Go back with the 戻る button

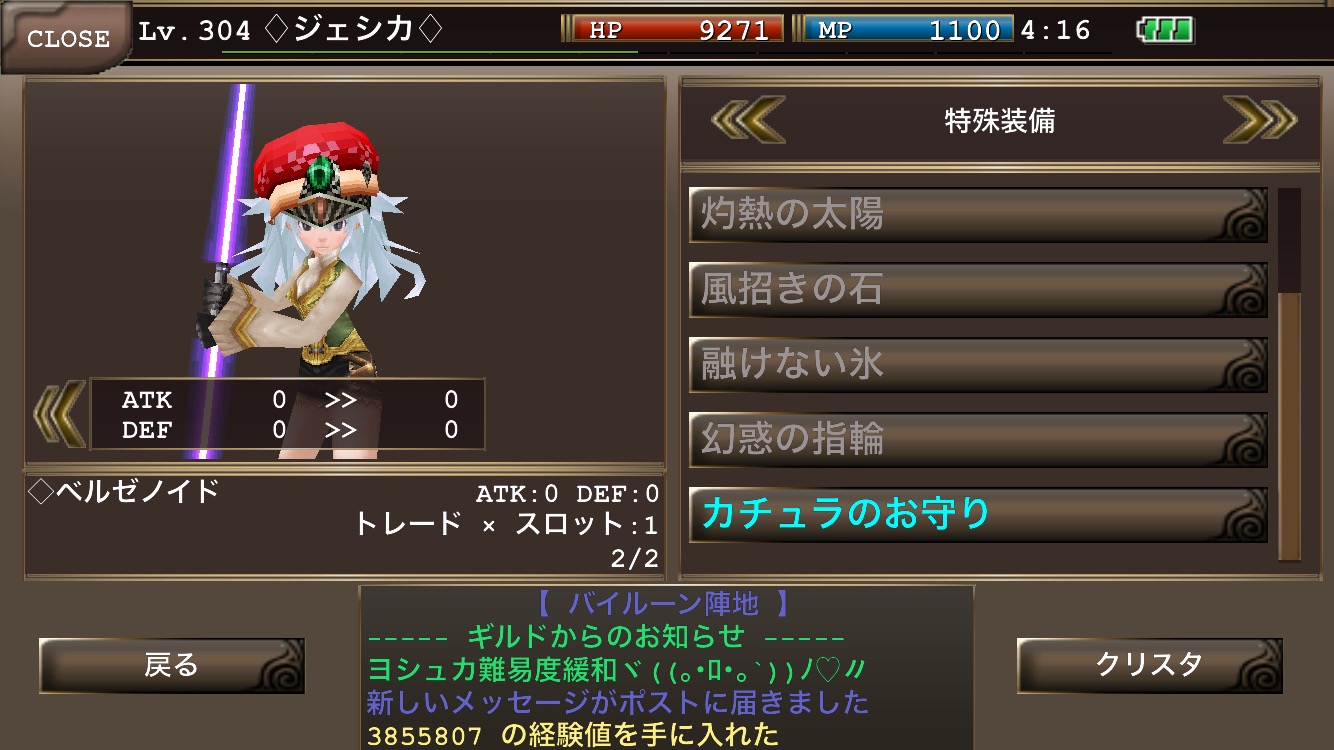point(171,665)
